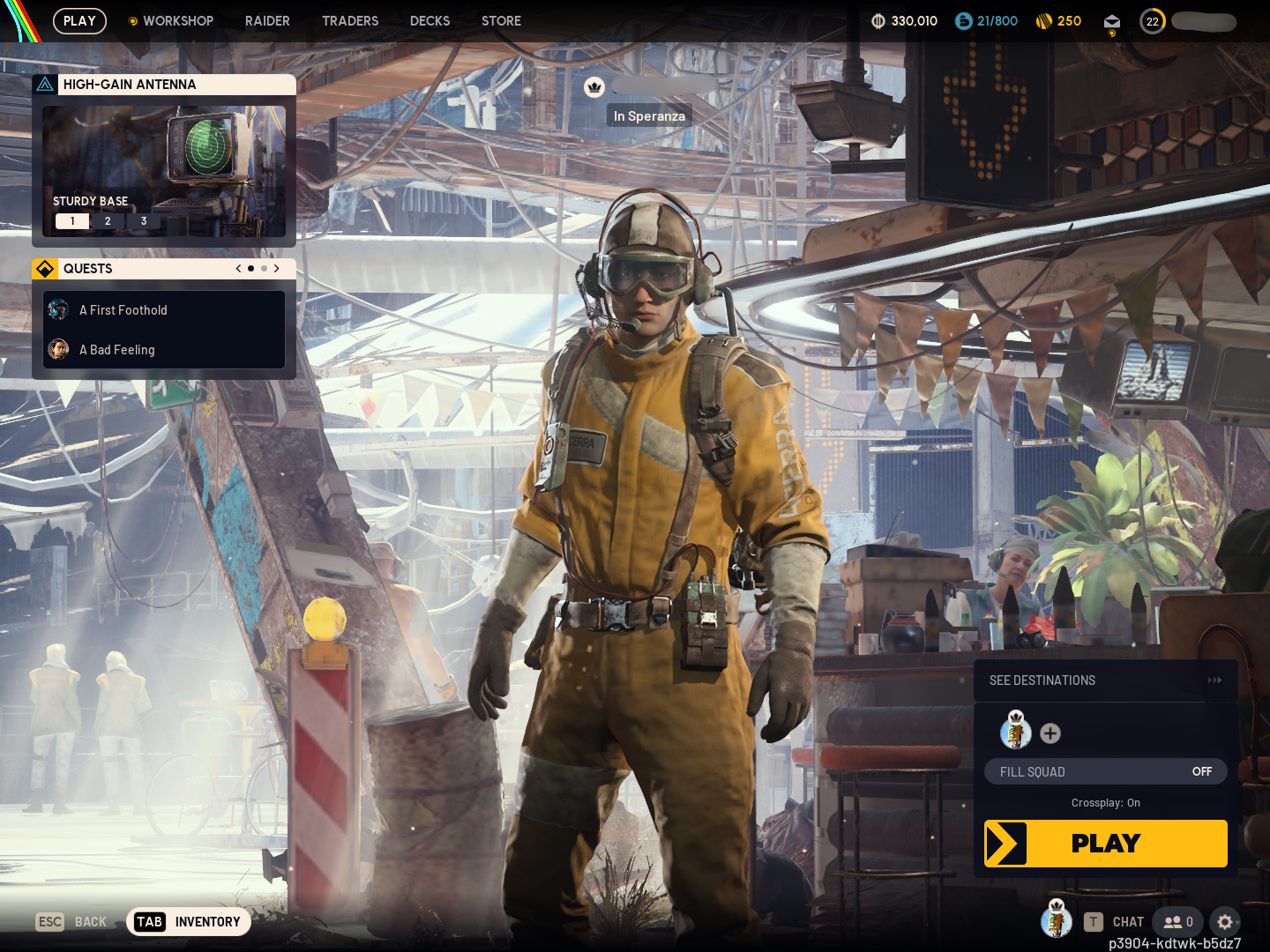The width and height of the screenshot is (1270, 952).
Task: Click the right arrow in QUESTS header
Action: click(x=276, y=268)
